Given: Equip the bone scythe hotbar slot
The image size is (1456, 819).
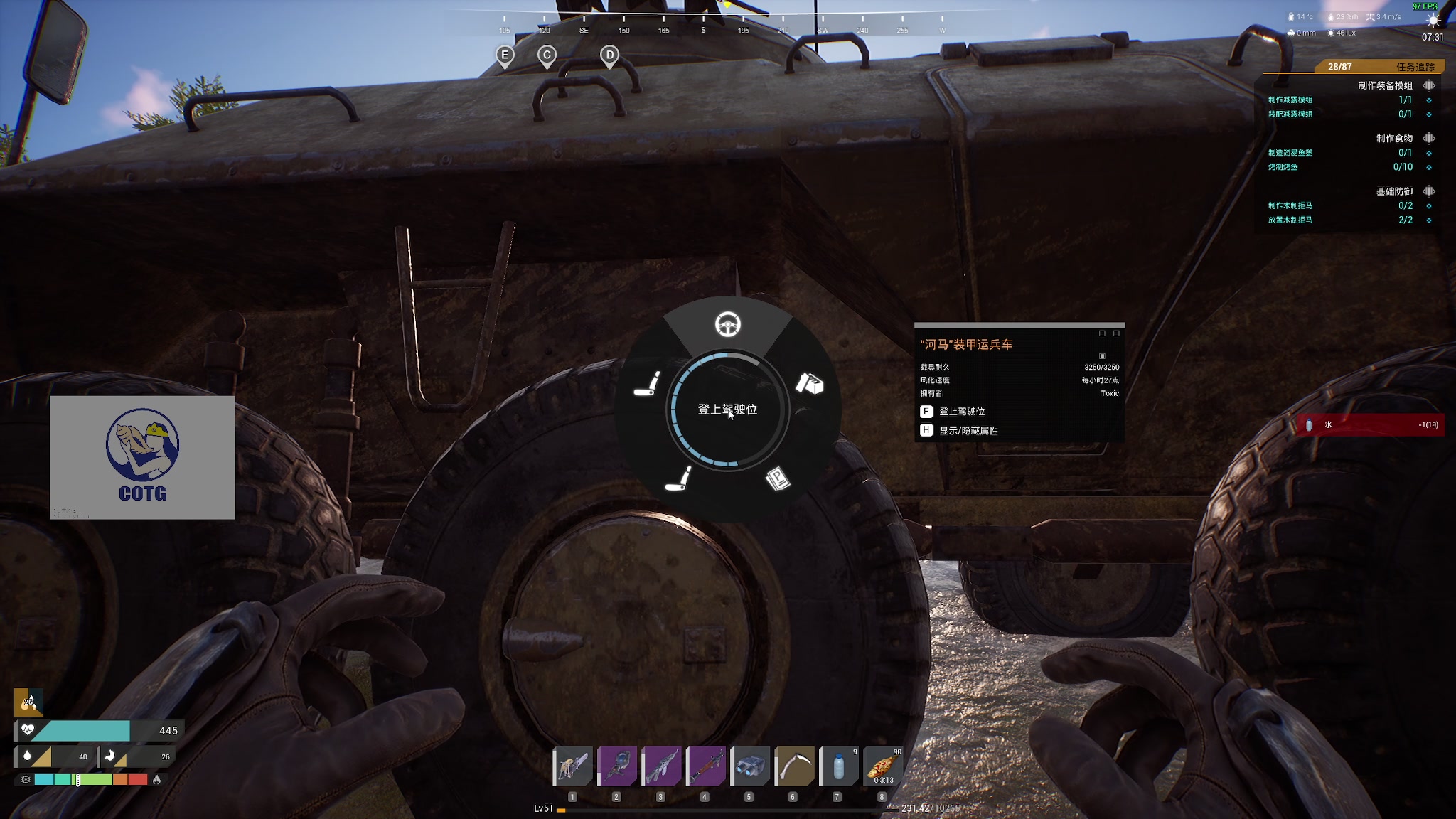Looking at the screenshot, I should 793,766.
